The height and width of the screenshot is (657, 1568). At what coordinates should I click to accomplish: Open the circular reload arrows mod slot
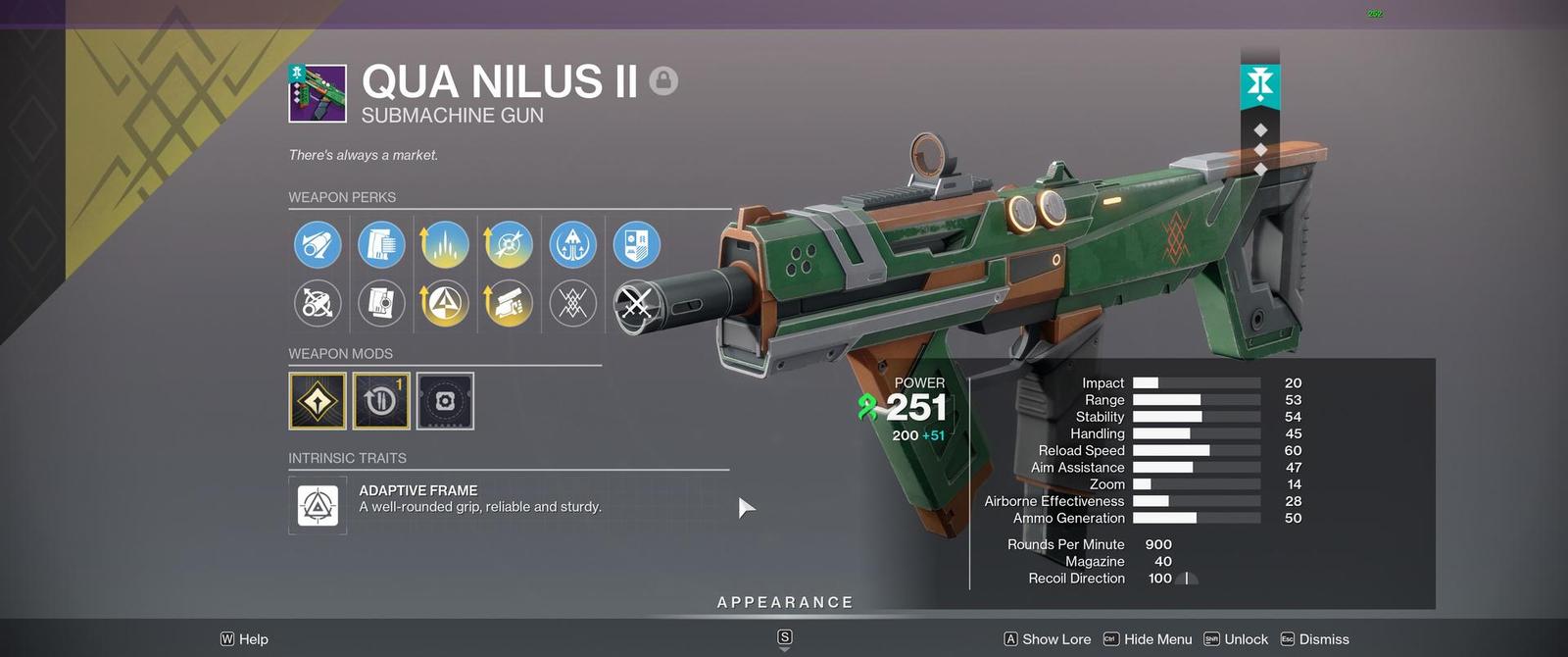pyautogui.click(x=381, y=401)
